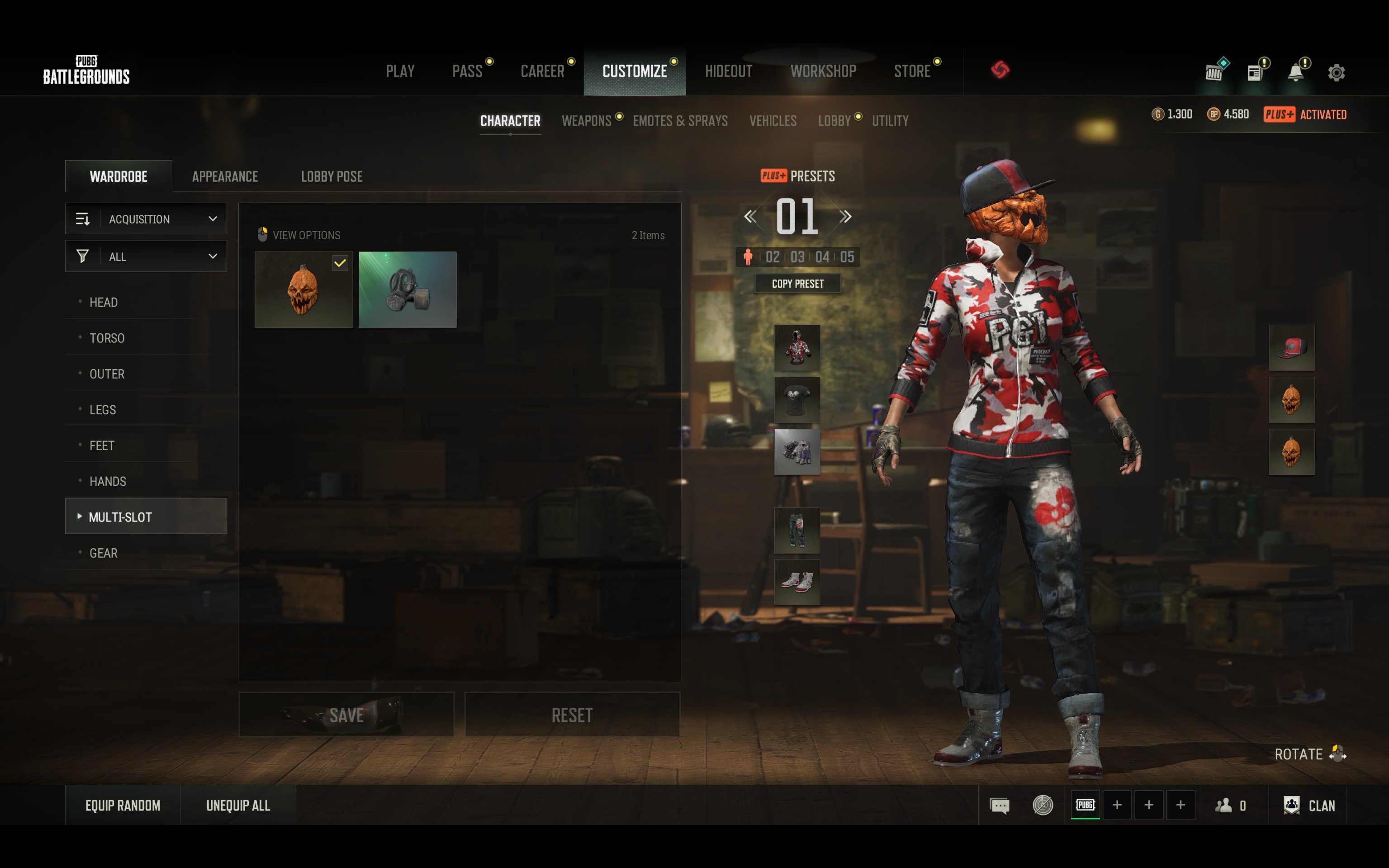Click the Reset button
Image resolution: width=1389 pixels, height=868 pixels.
[572, 715]
